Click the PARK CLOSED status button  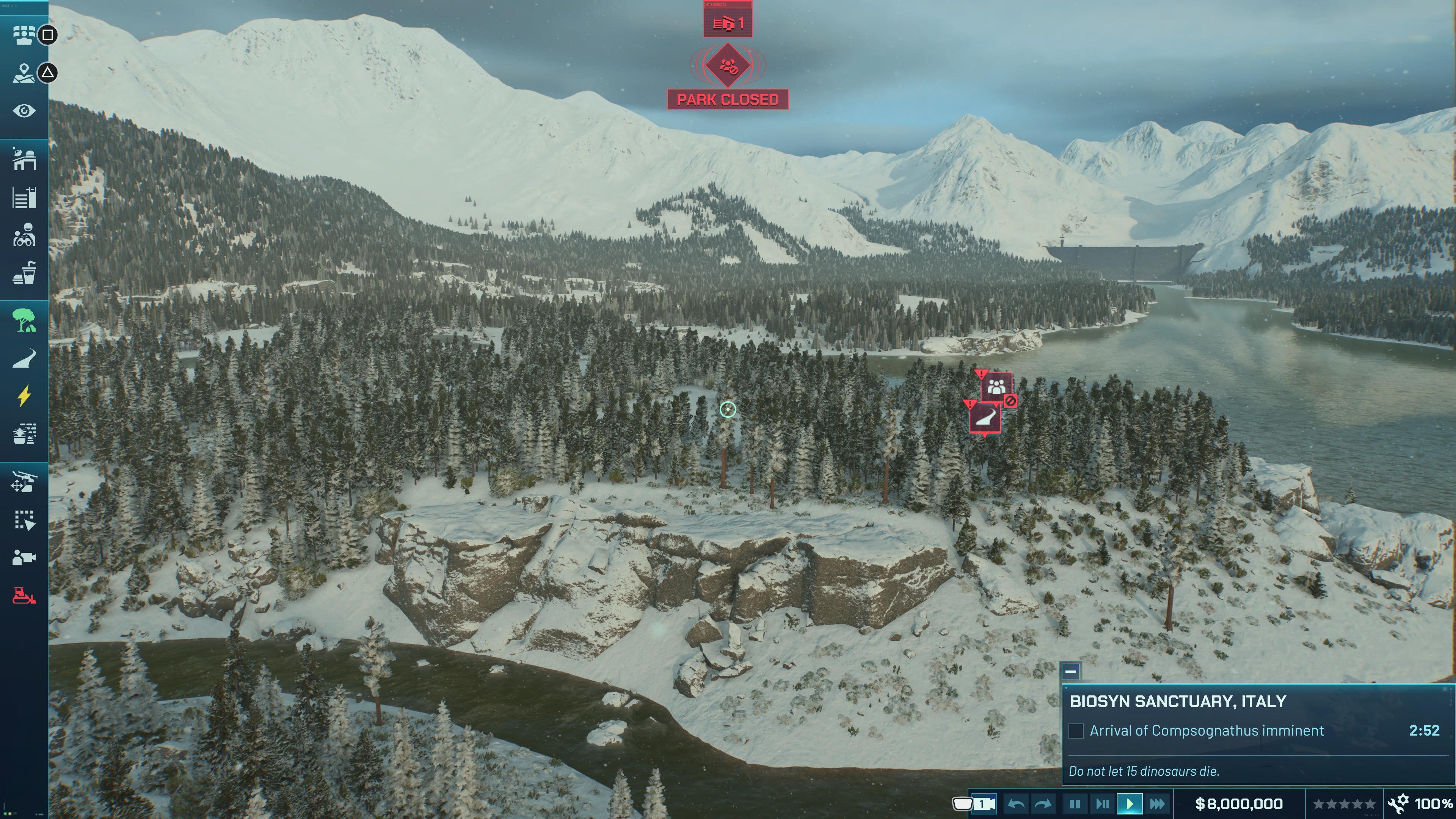point(728,98)
